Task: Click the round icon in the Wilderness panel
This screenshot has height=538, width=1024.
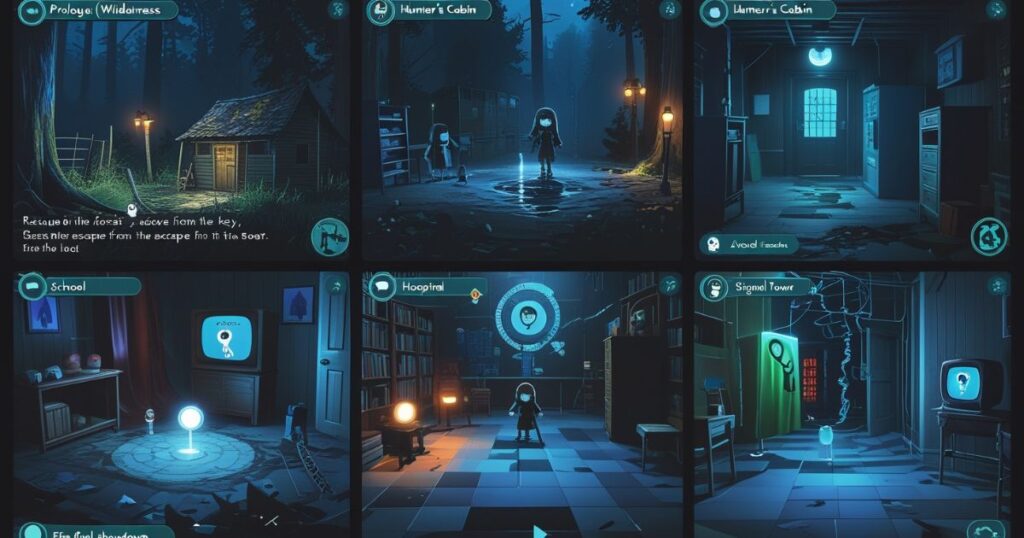Action: click(x=329, y=237)
